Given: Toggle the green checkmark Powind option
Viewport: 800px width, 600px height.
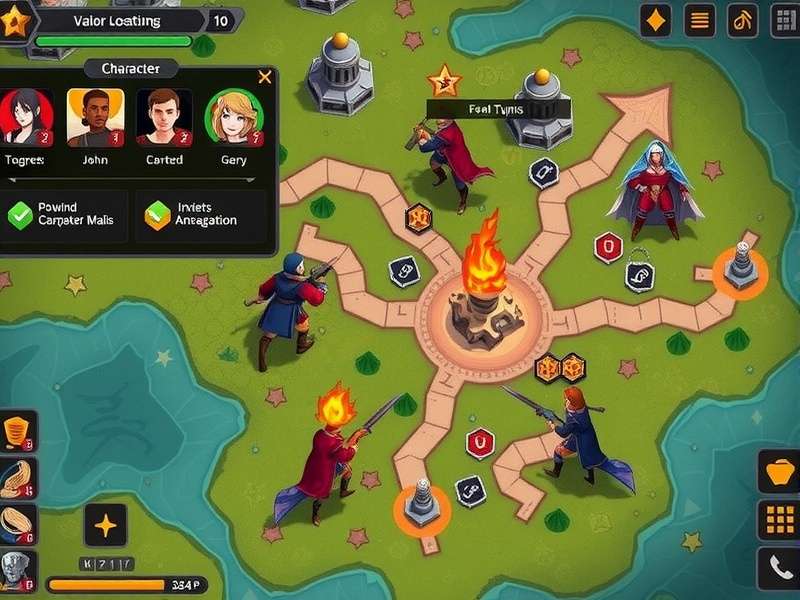Looking at the screenshot, I should tap(20, 214).
